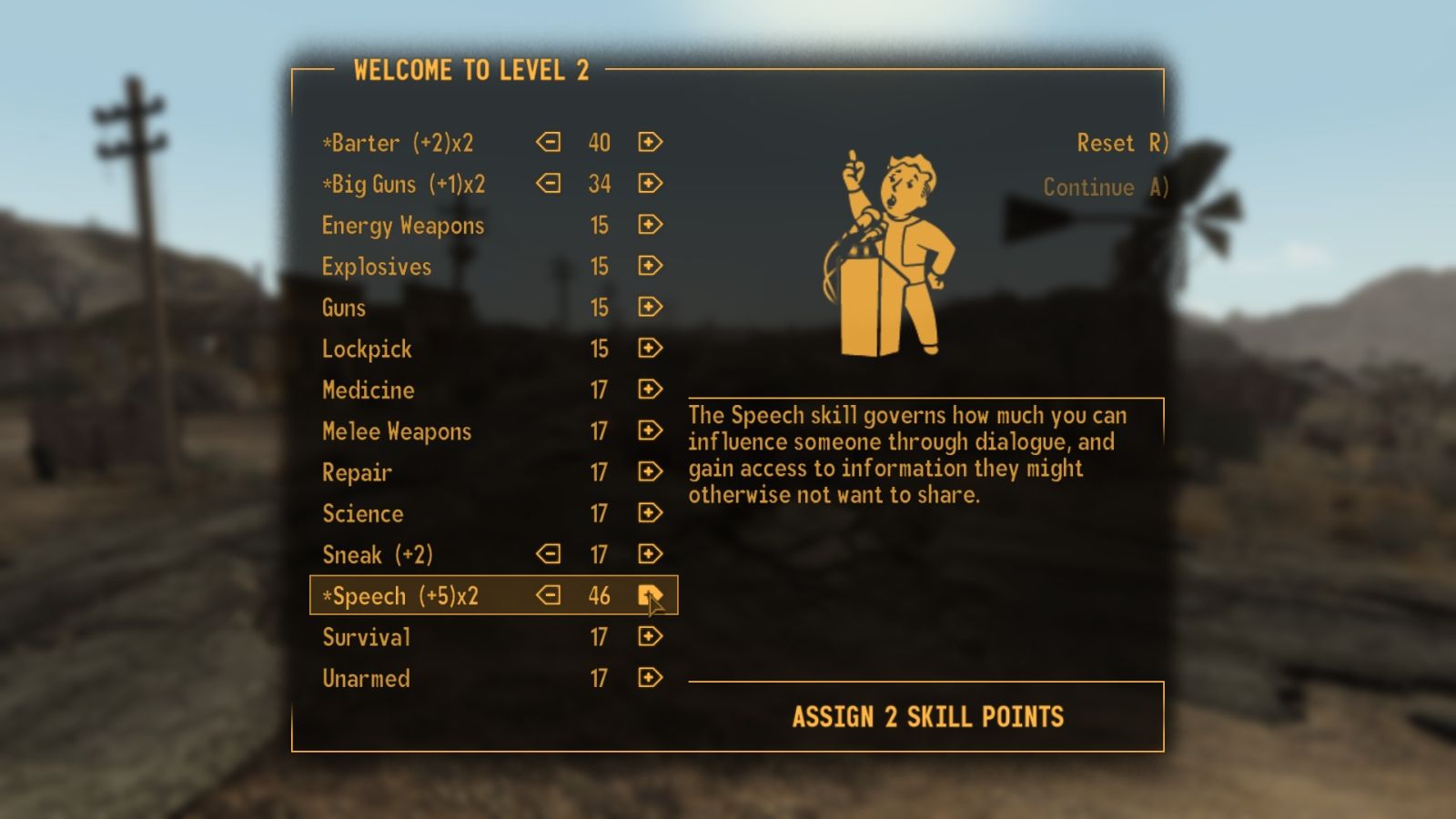Increase the Science skill
1456x819 pixels.
(x=650, y=512)
